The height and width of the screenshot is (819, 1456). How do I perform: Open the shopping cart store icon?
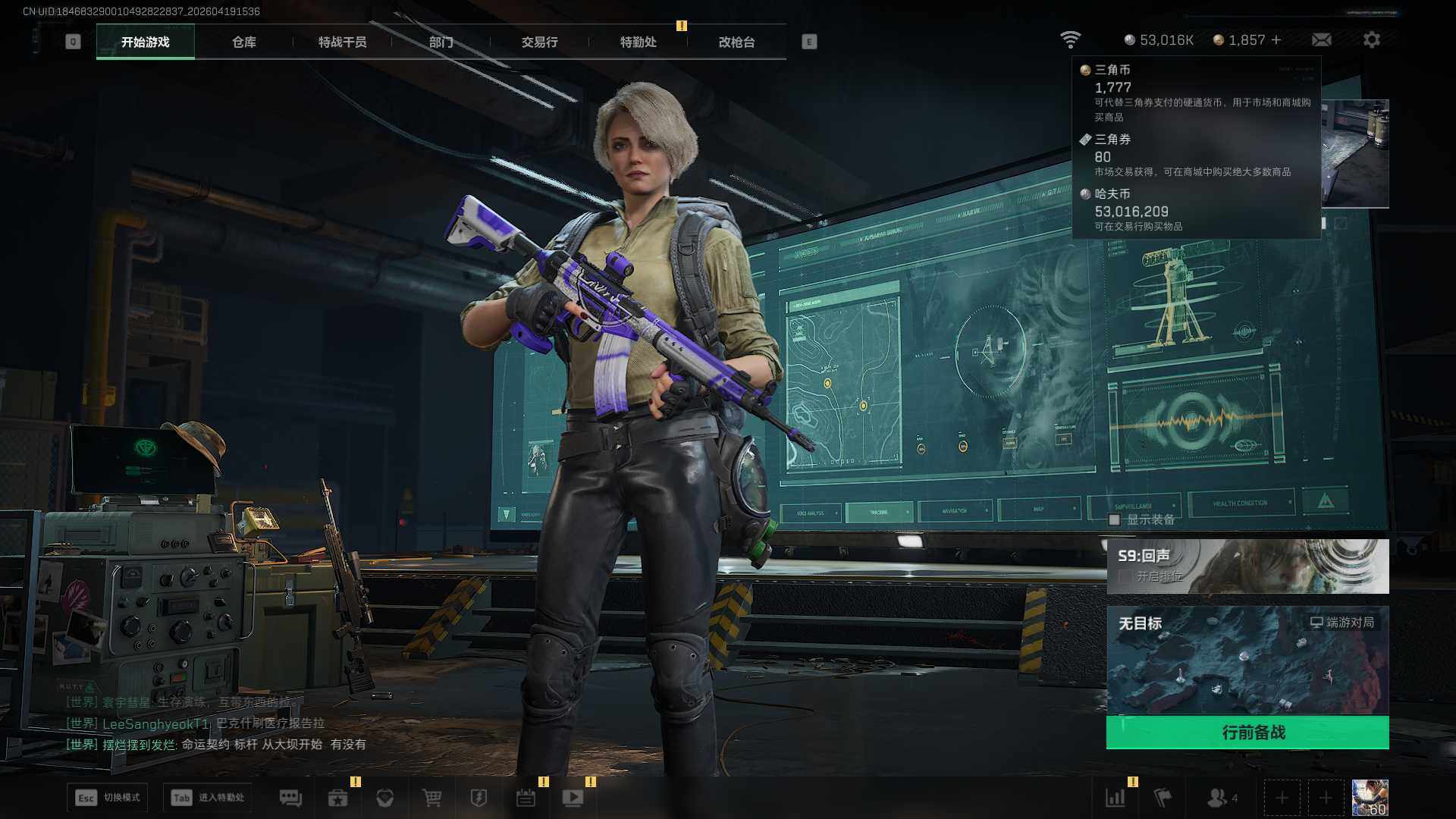(431, 798)
